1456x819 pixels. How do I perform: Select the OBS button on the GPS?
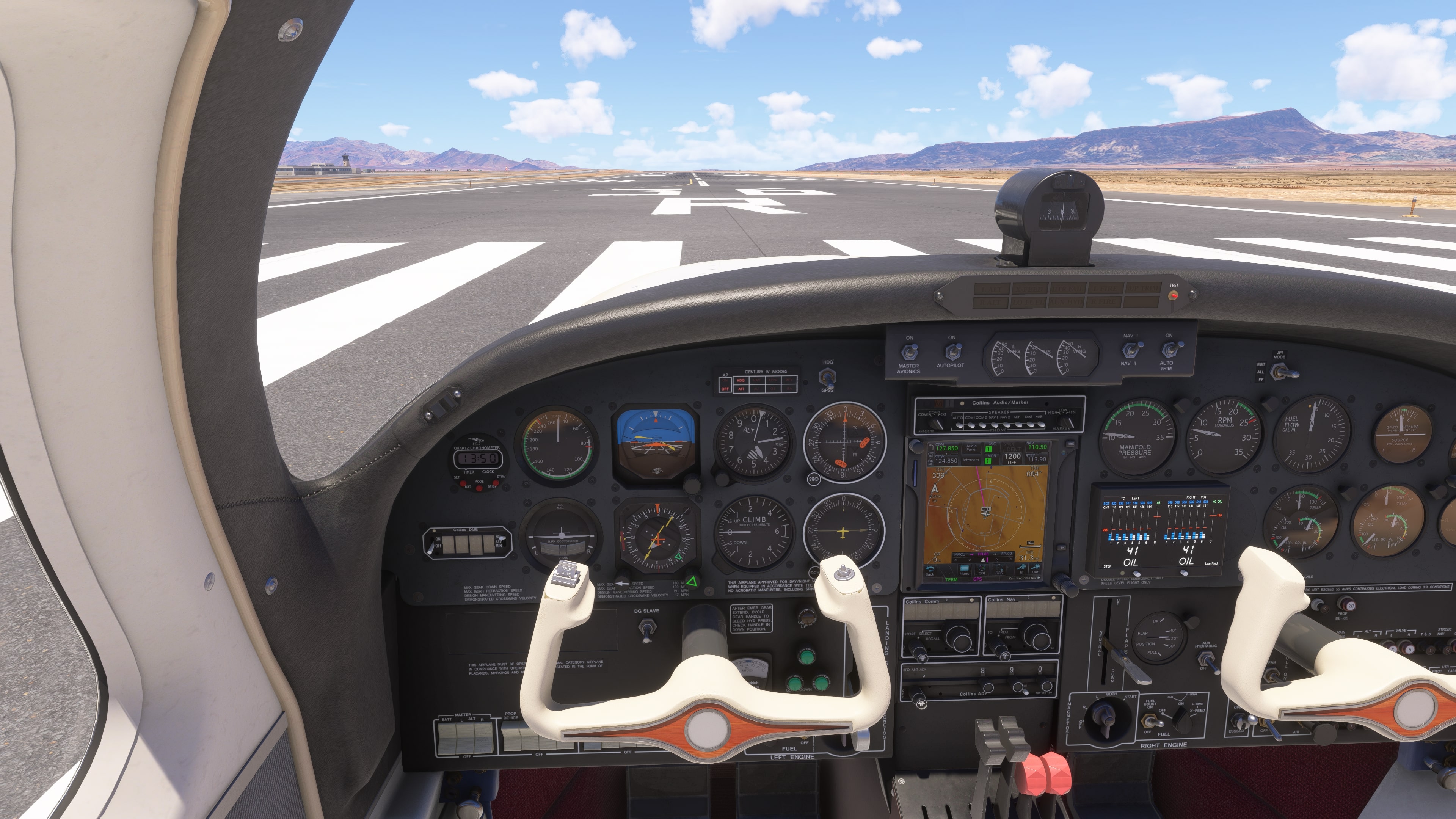point(999,570)
